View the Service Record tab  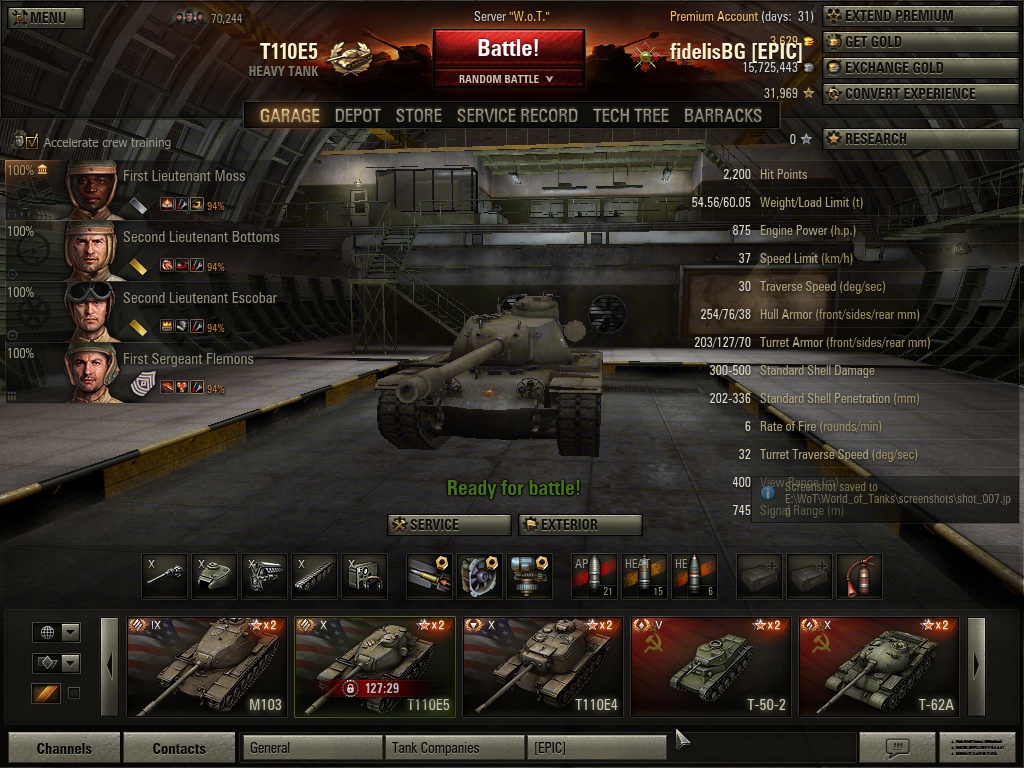pyautogui.click(x=517, y=116)
